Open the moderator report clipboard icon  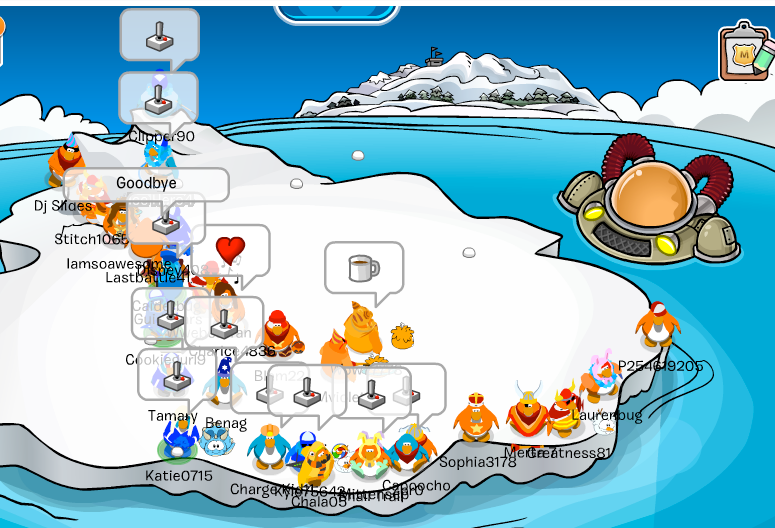pyautogui.click(x=745, y=51)
